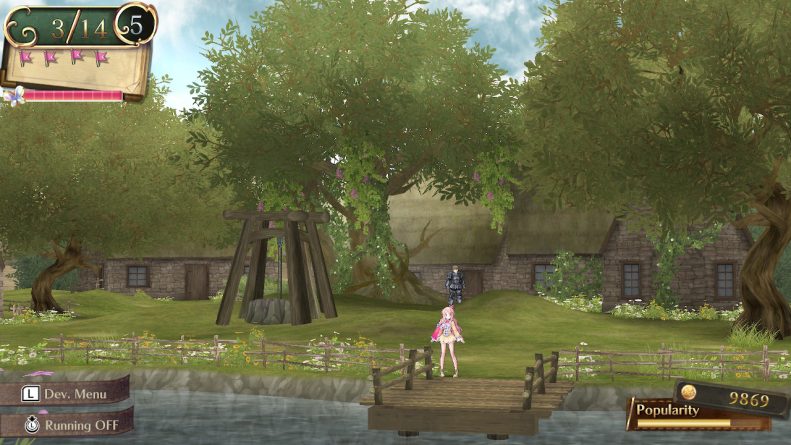Open the Dev. Menu
The image size is (791, 445).
[x=66, y=388]
